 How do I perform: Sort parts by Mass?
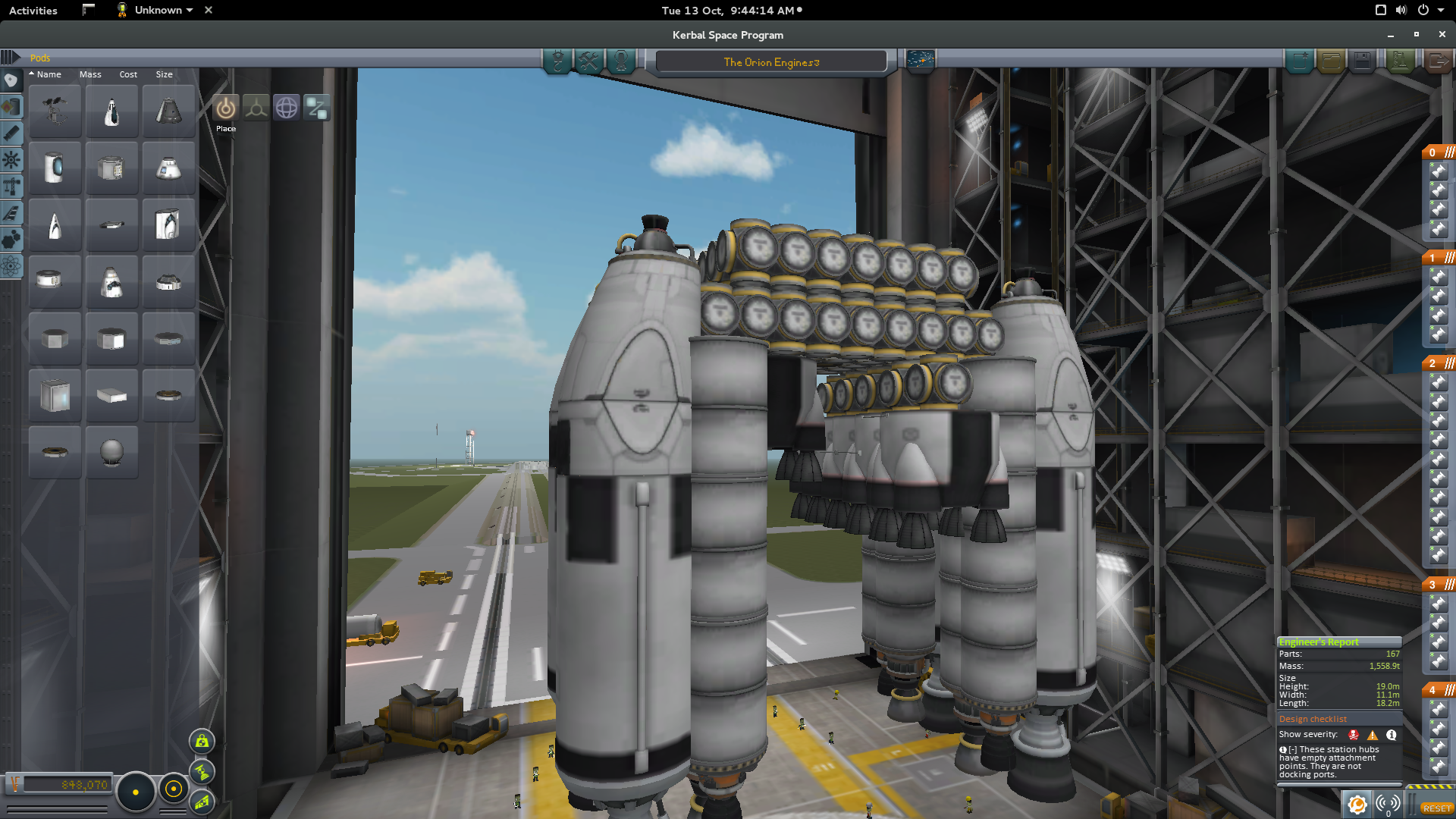click(90, 74)
